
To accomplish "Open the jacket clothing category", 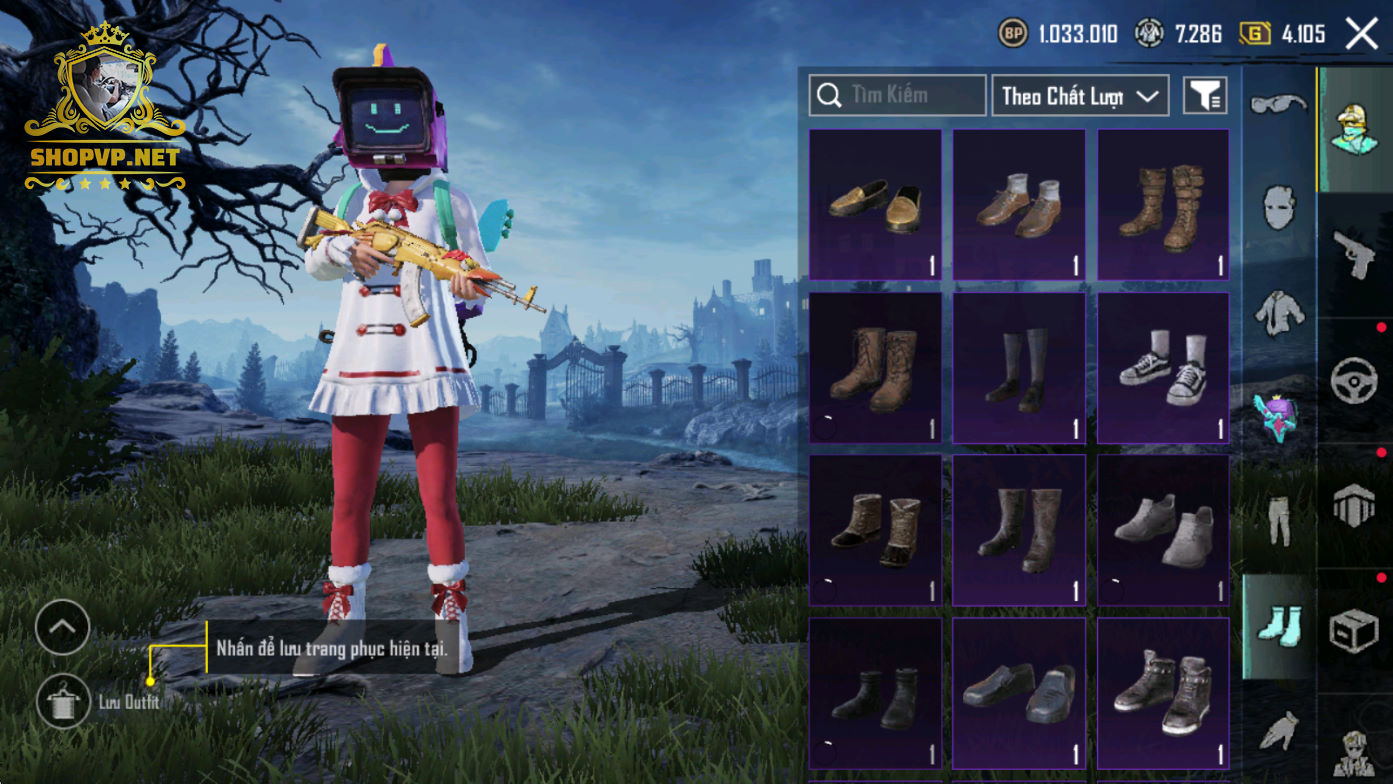I will (x=1279, y=312).
